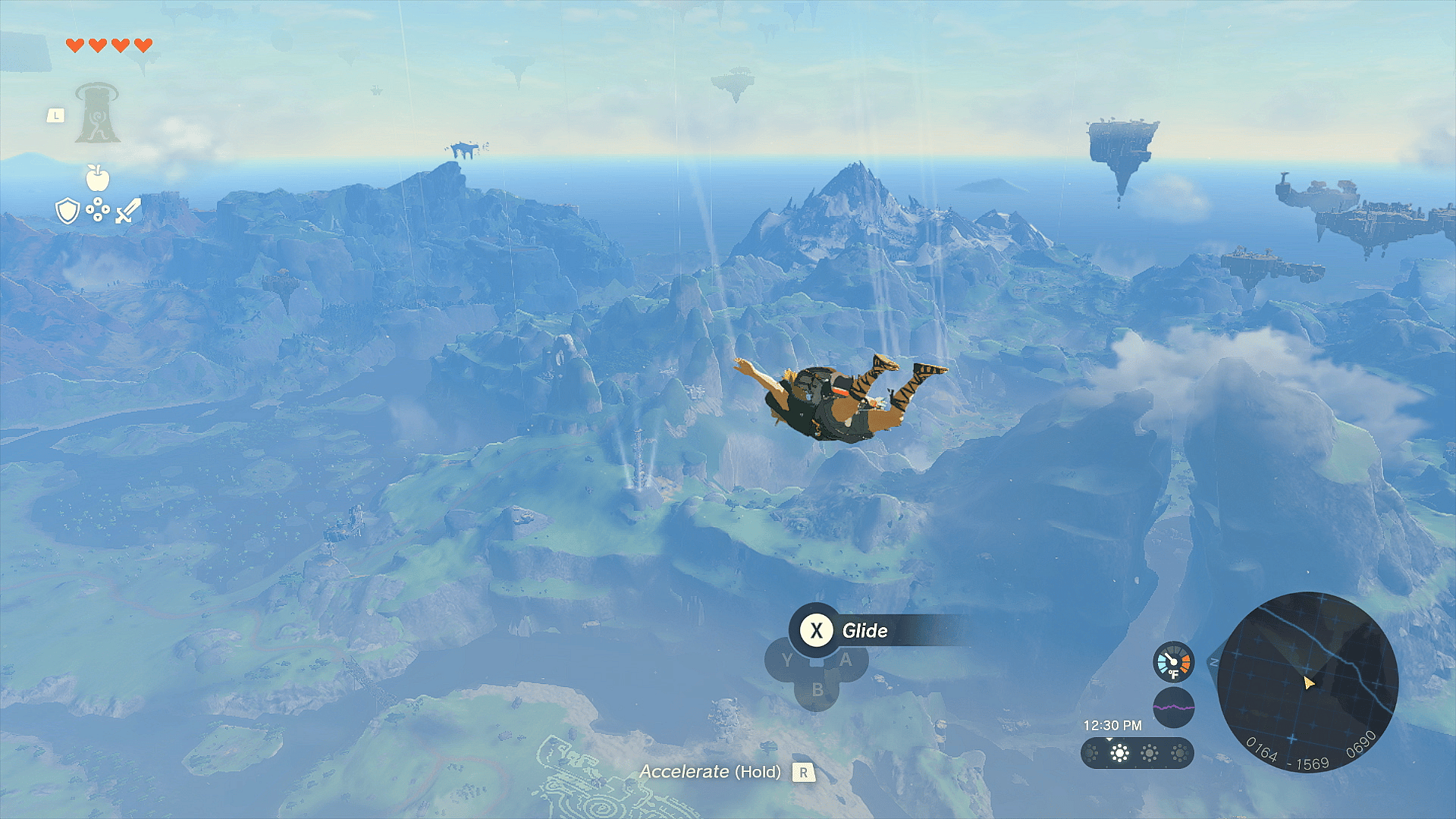Expand the B button action slot

point(817,689)
